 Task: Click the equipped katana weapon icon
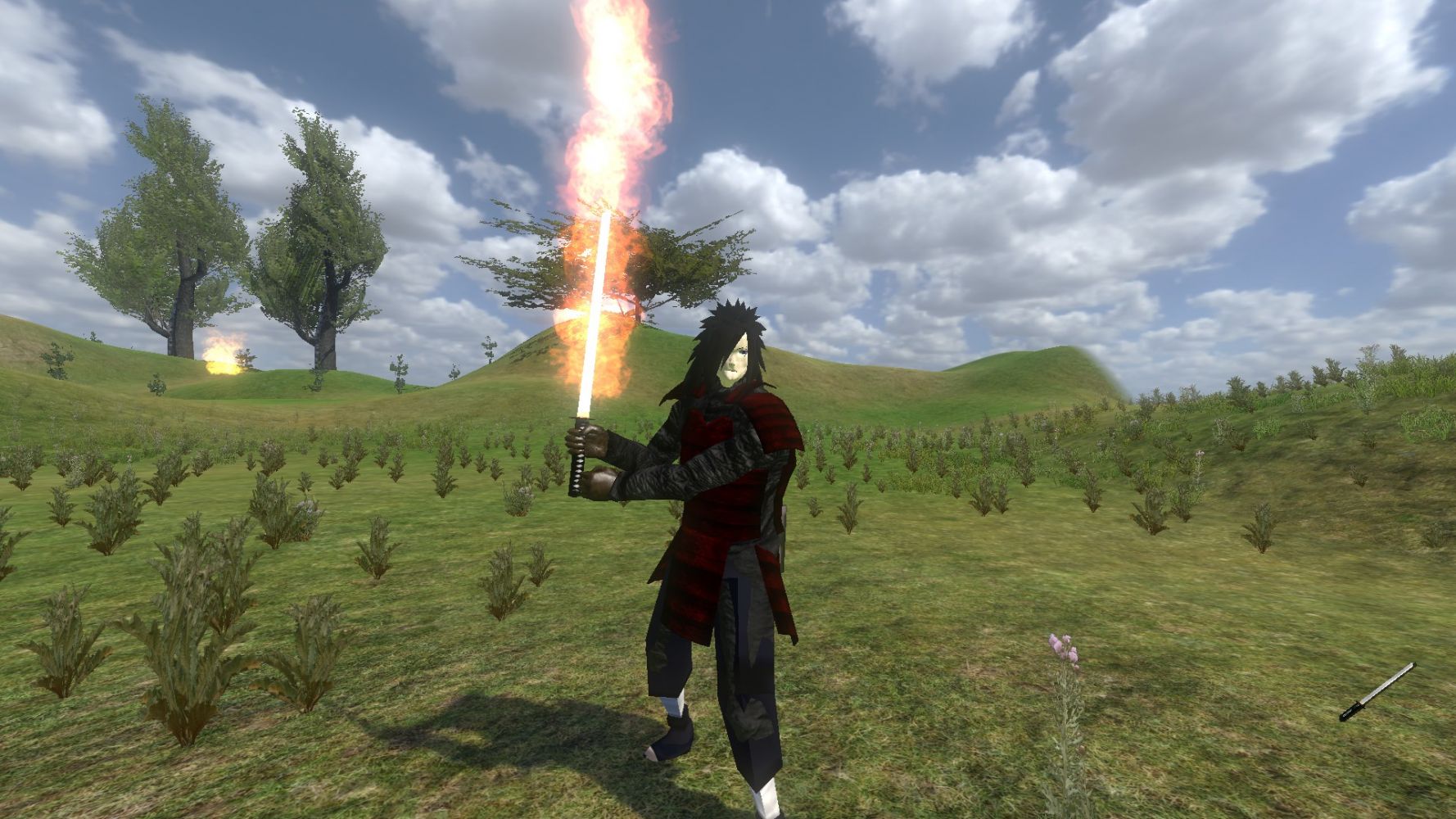click(x=1377, y=692)
